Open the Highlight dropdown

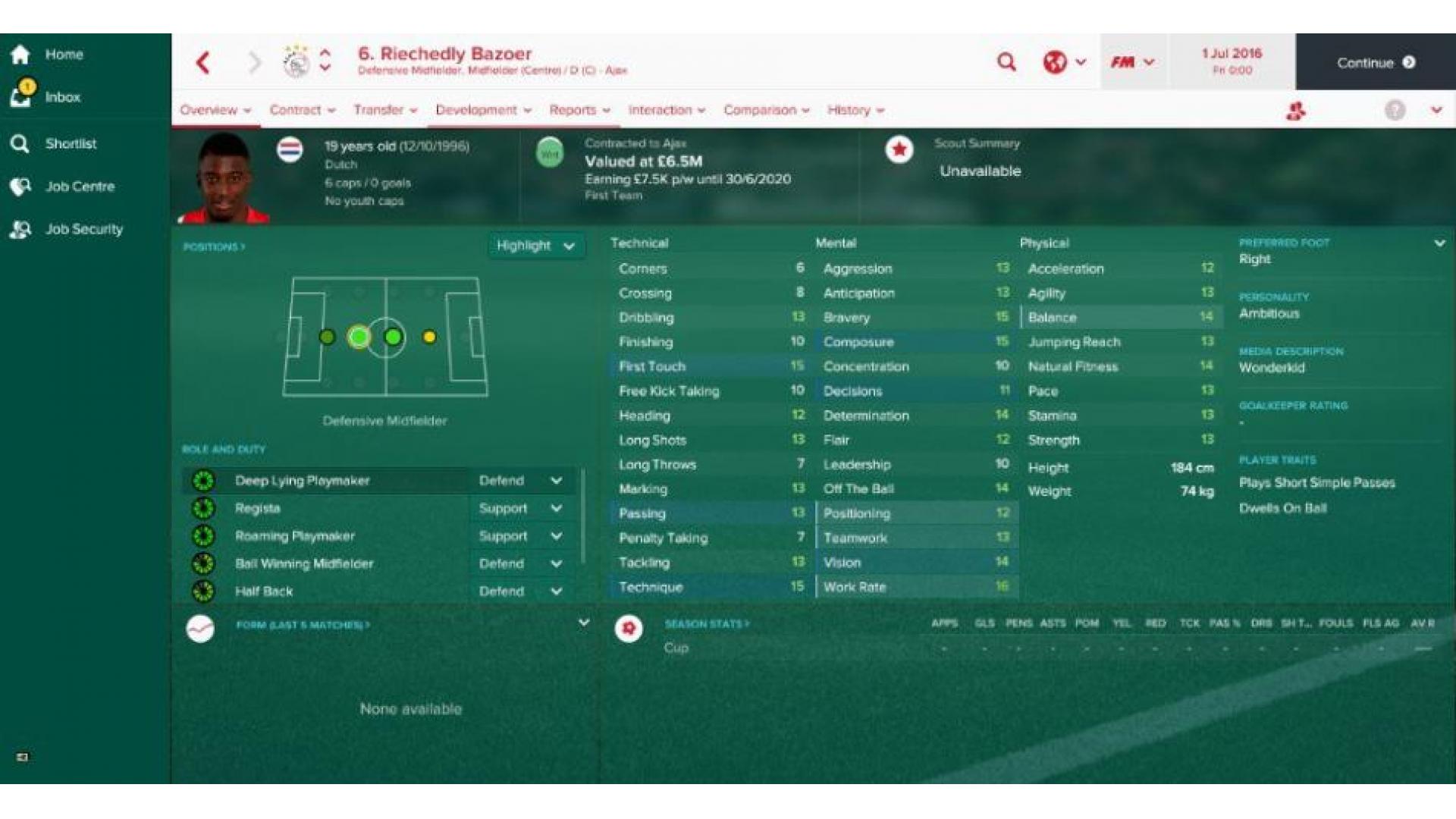click(x=535, y=246)
